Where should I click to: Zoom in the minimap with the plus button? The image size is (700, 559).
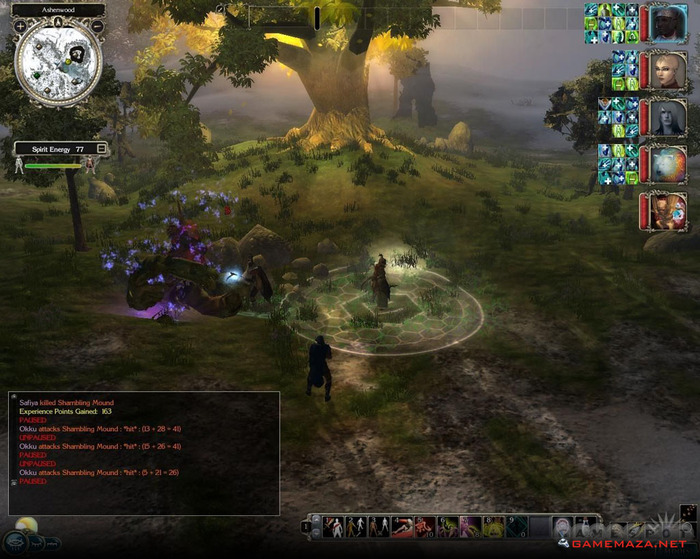click(x=20, y=26)
